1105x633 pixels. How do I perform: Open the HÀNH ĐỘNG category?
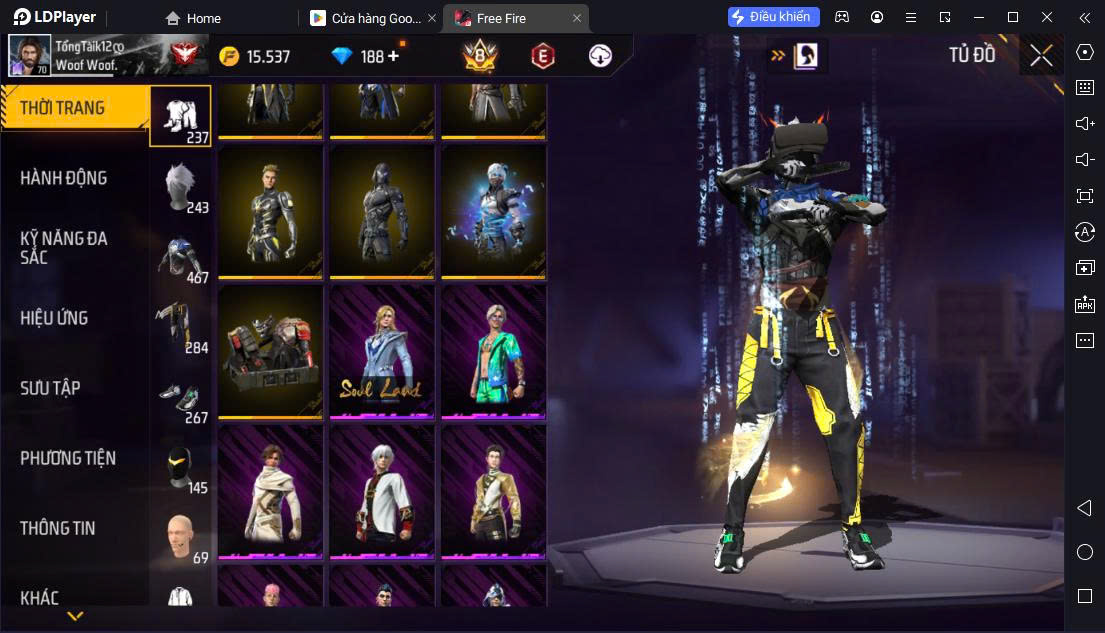(x=64, y=178)
